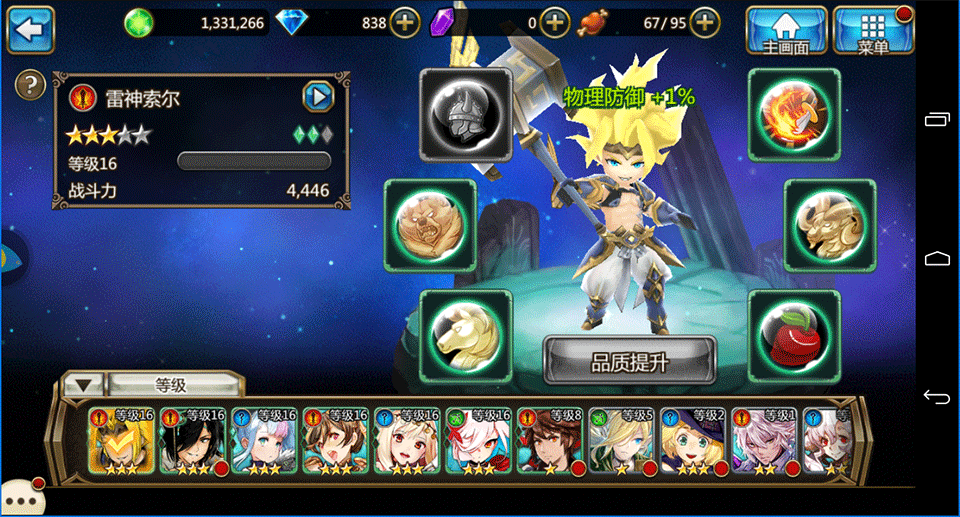The height and width of the screenshot is (517, 960).
Task: Select the flaming sword orb slot
Action: click(794, 115)
